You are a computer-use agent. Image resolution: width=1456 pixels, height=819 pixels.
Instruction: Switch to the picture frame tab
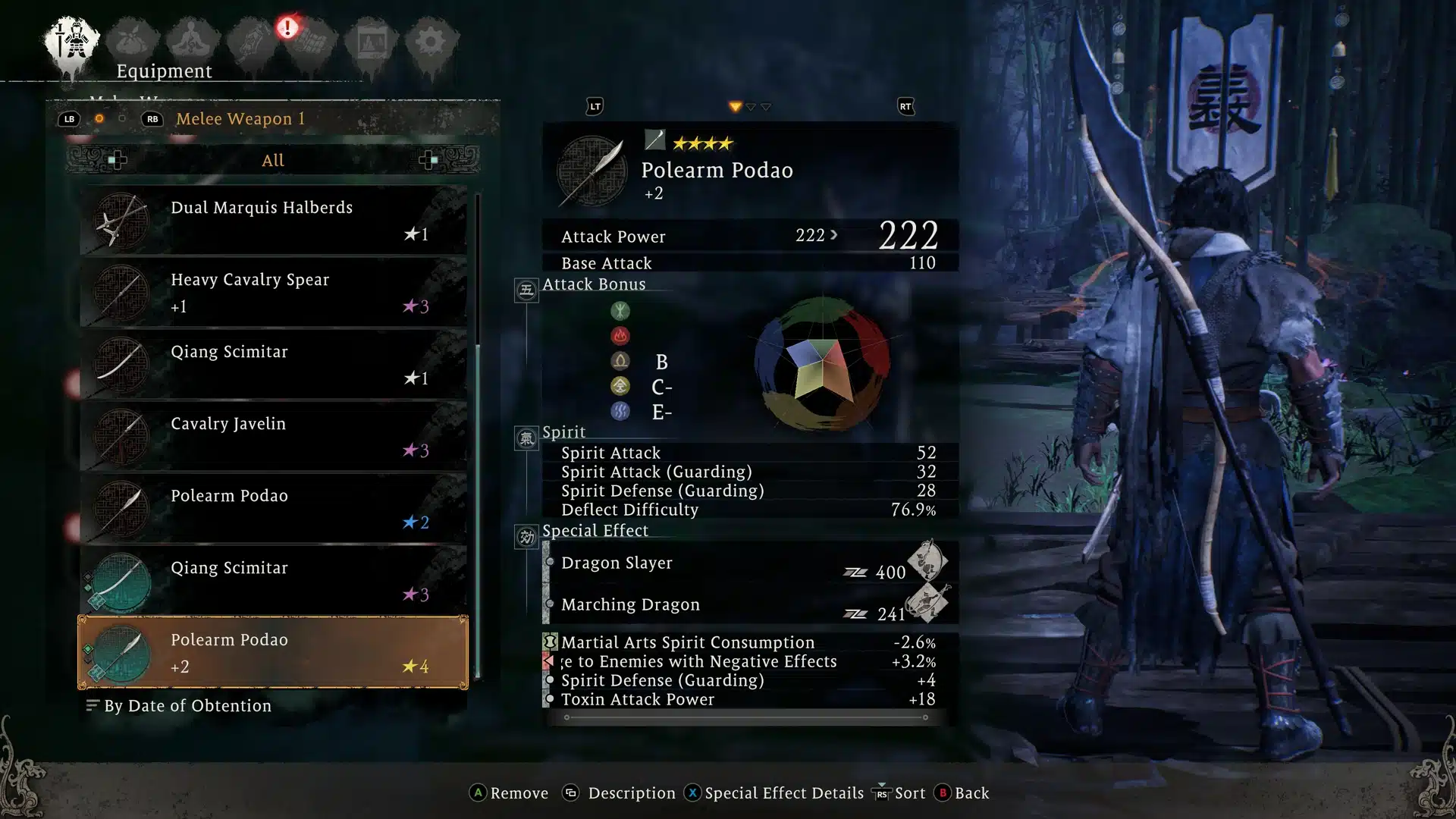pyautogui.click(x=371, y=42)
